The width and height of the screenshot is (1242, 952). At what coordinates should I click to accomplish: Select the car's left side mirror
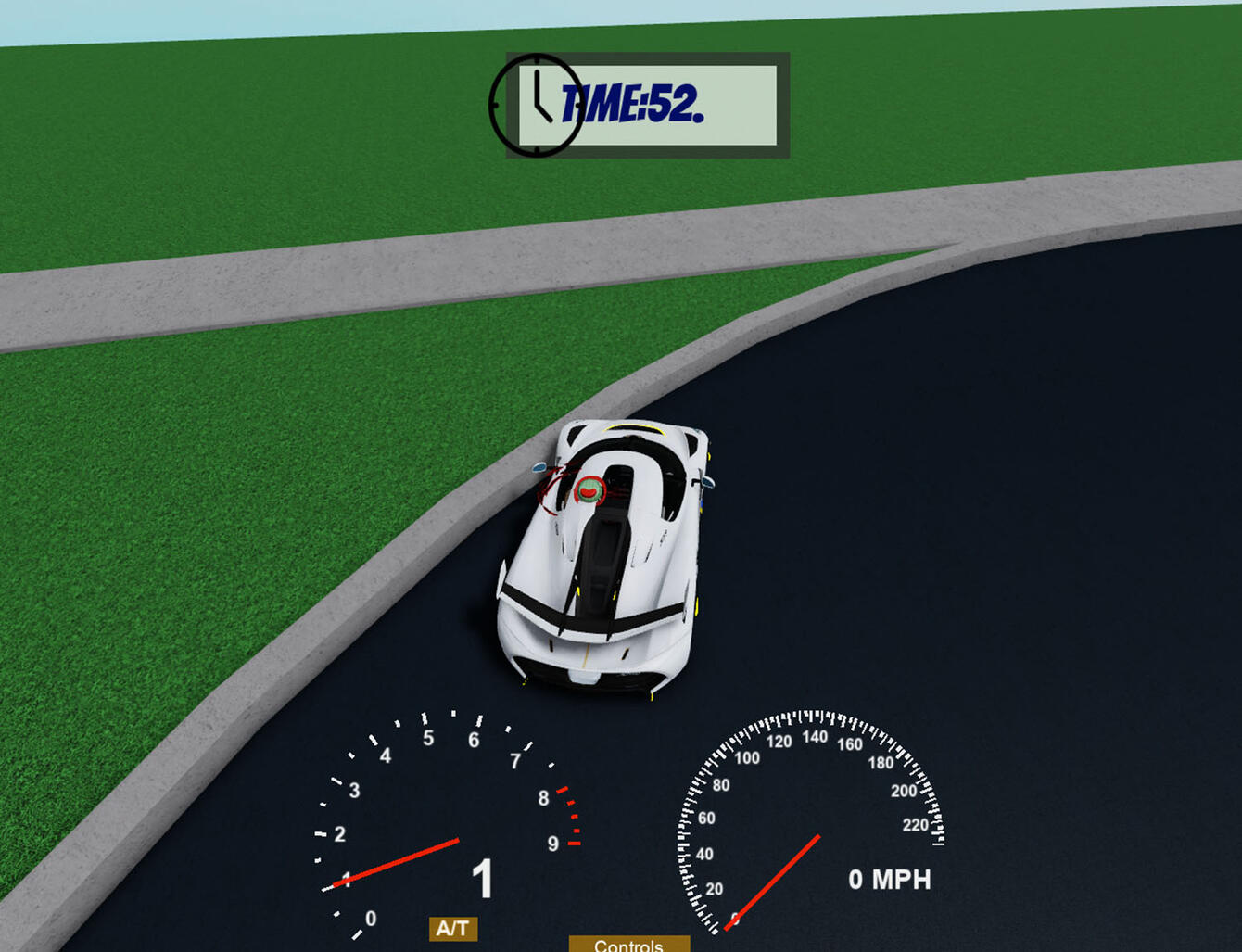coord(539,468)
